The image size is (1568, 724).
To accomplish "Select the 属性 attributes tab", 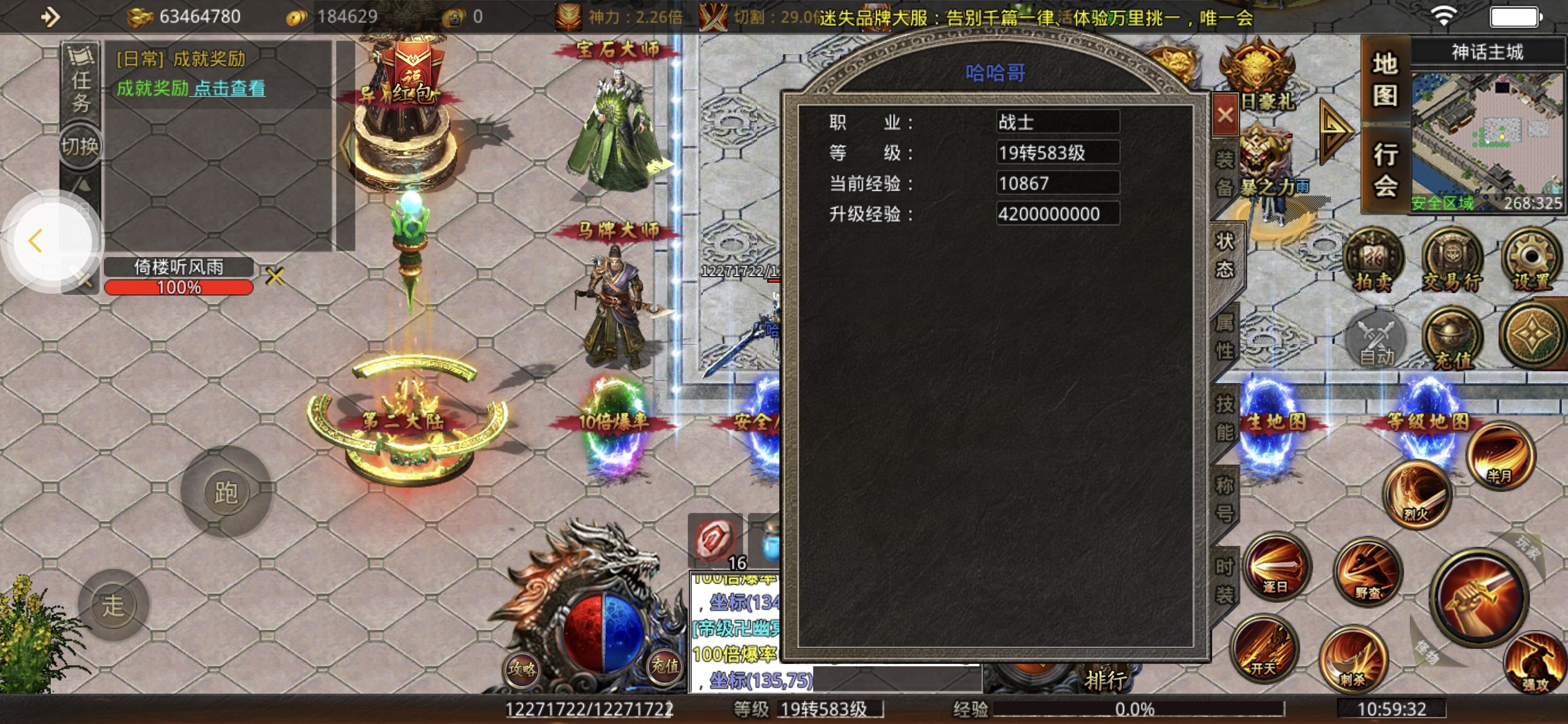I will [1224, 336].
